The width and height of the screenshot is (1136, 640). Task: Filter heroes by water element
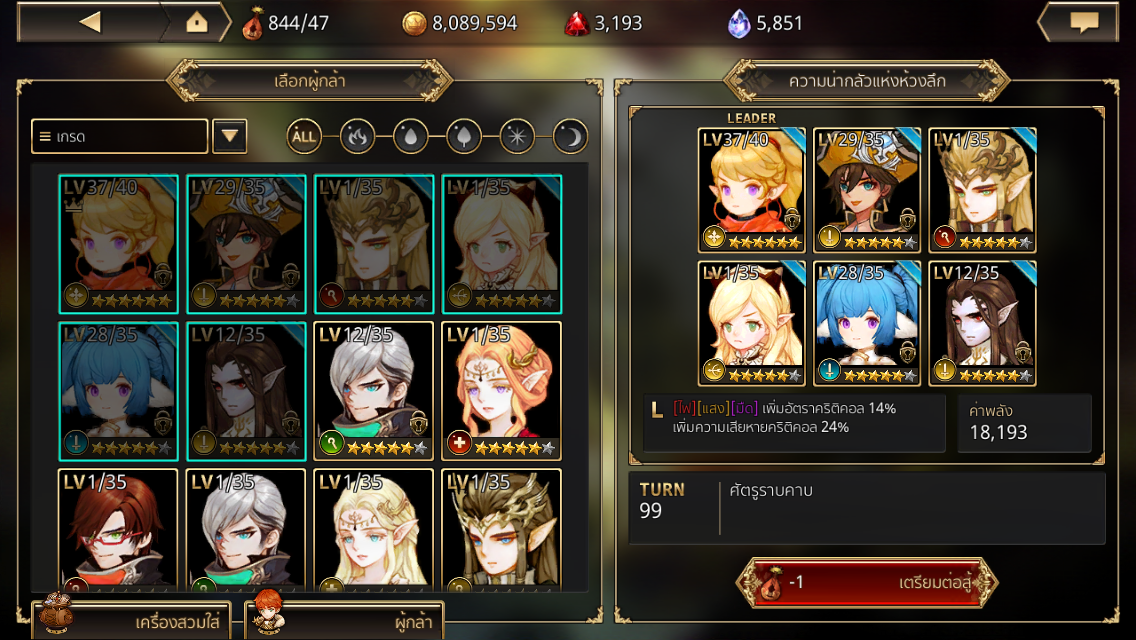411,136
